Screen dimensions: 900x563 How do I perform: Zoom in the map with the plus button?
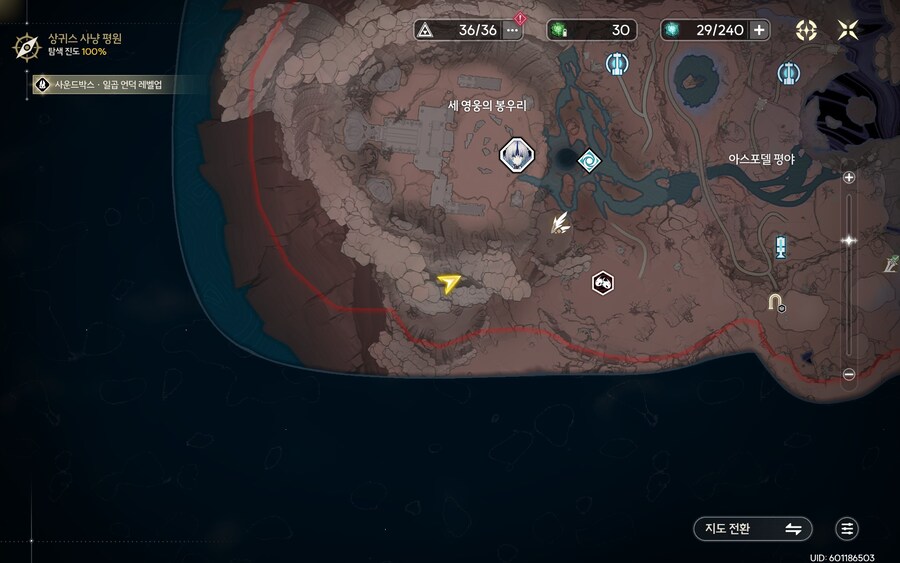pyautogui.click(x=849, y=178)
